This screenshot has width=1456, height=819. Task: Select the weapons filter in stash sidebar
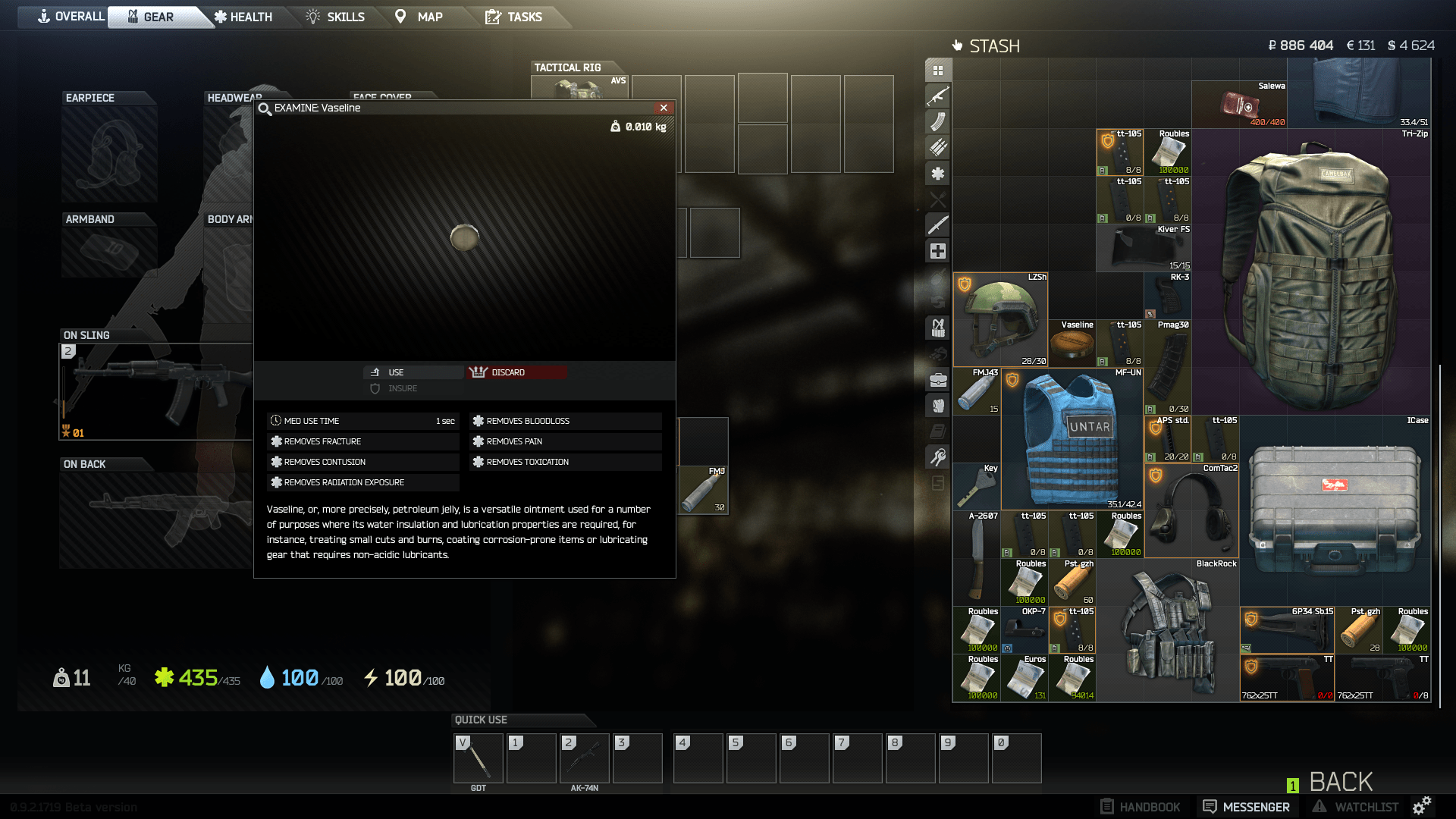click(x=938, y=97)
